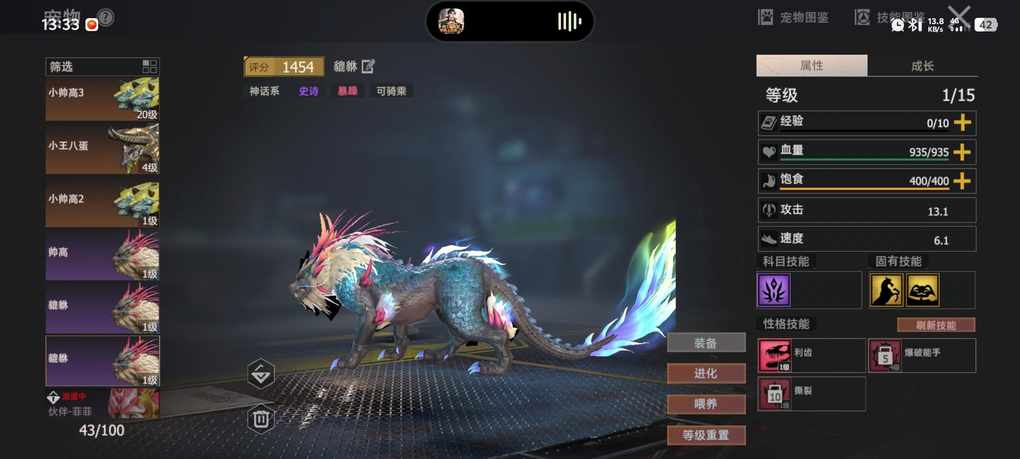Open the 筛选 filter for the pet list
This screenshot has width=1020, height=459.
pos(102,67)
